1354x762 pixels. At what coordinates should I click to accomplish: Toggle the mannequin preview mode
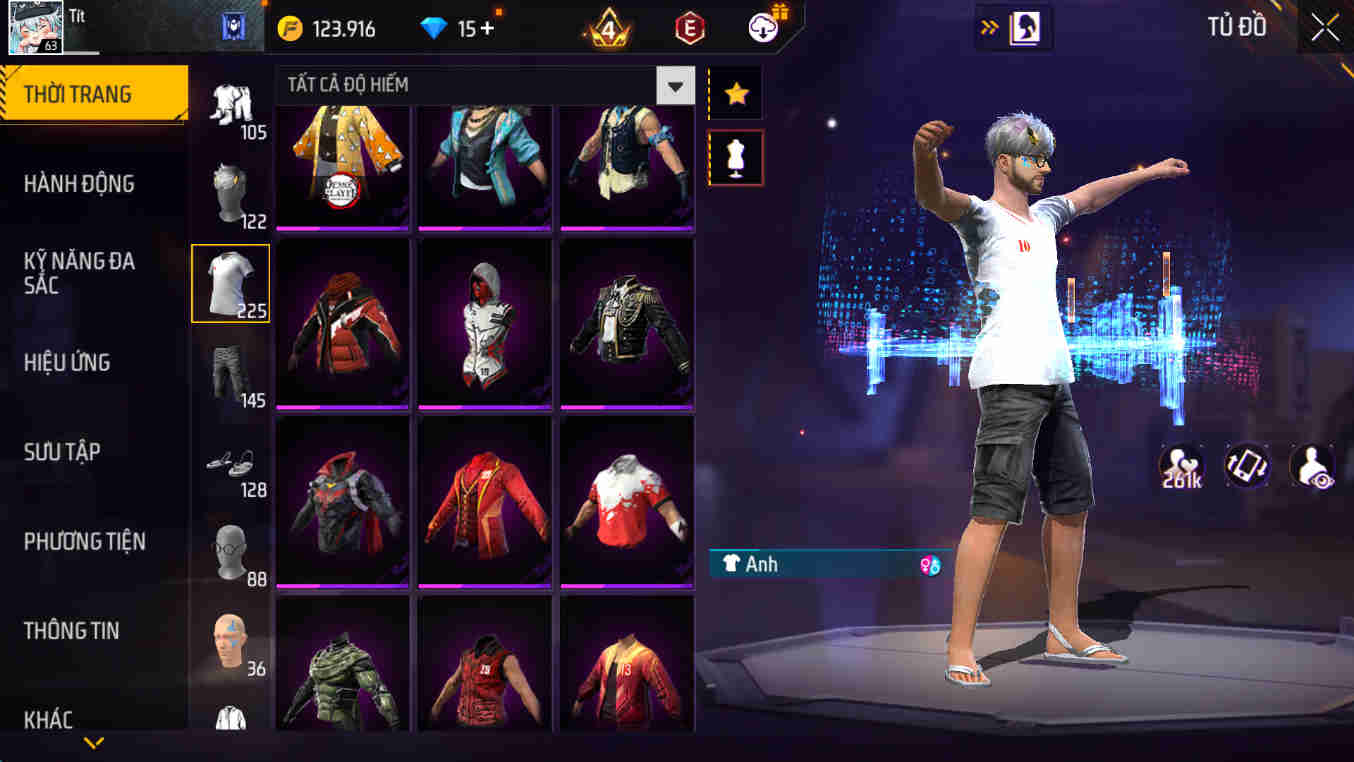(735, 160)
